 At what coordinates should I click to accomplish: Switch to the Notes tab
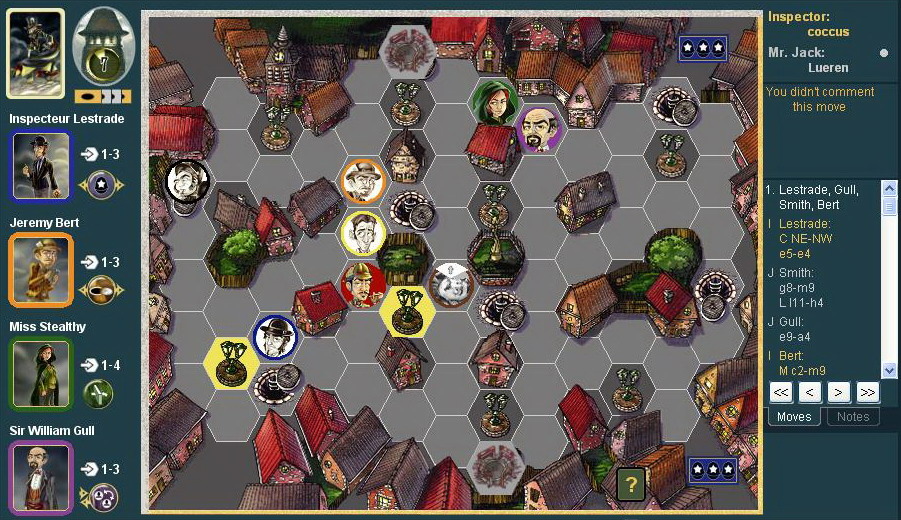[x=853, y=416]
